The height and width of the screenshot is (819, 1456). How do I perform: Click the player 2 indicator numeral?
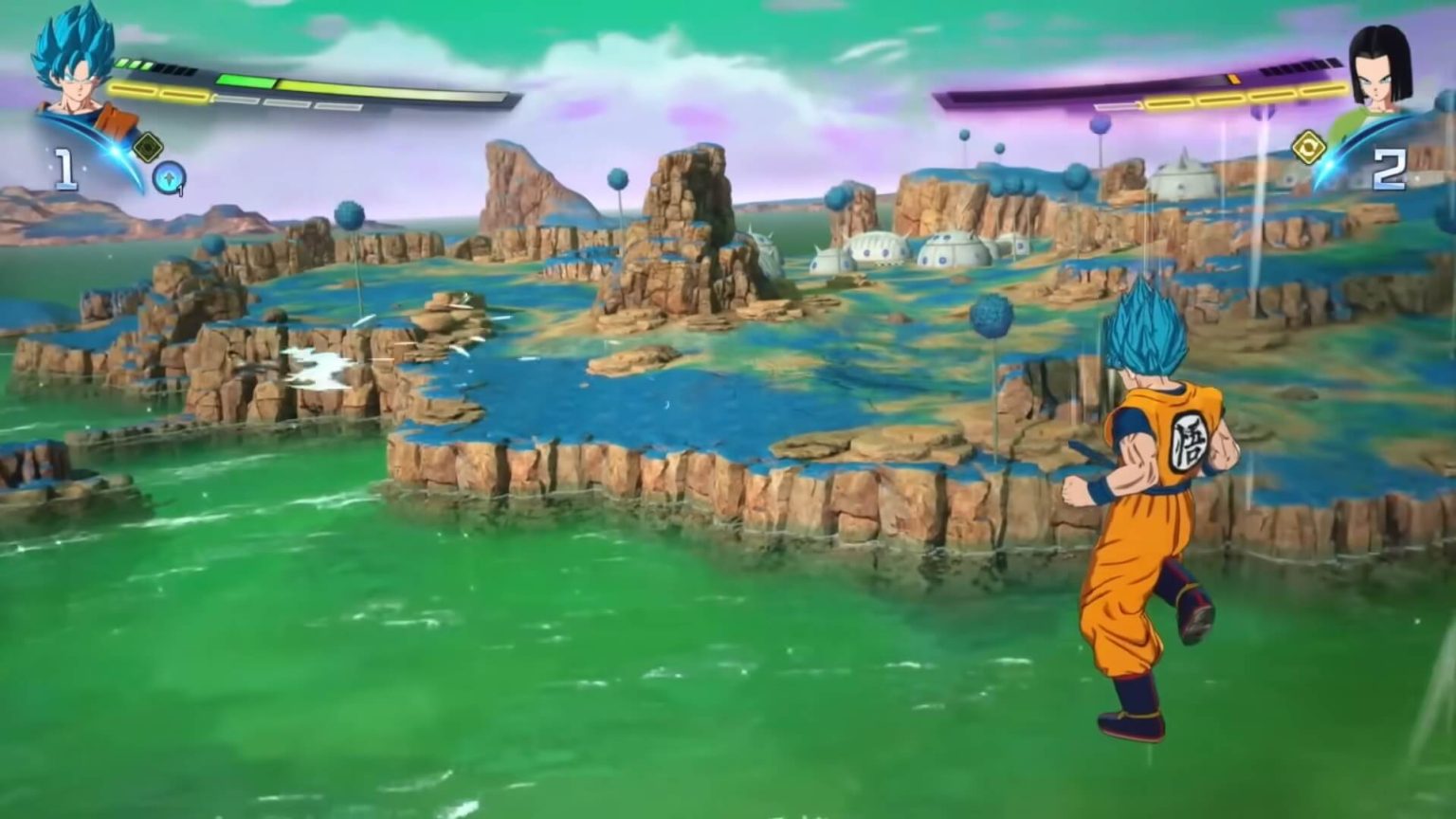1391,168
